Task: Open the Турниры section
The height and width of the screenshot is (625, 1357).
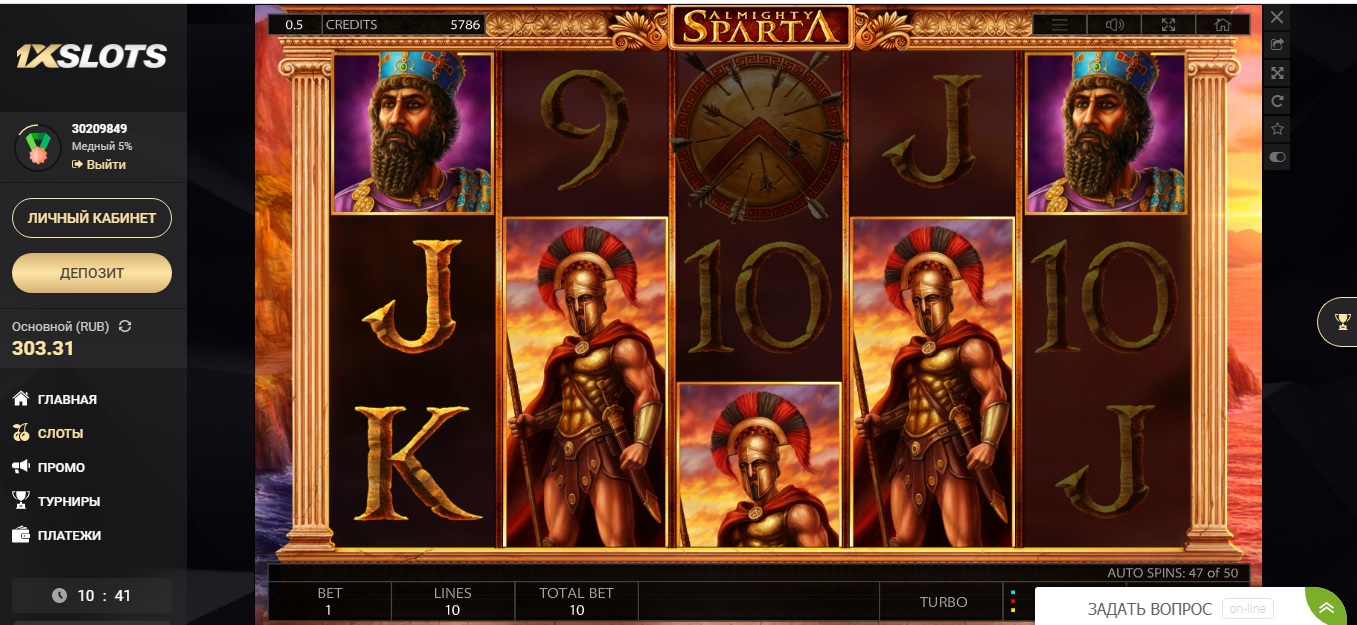Action: (68, 502)
